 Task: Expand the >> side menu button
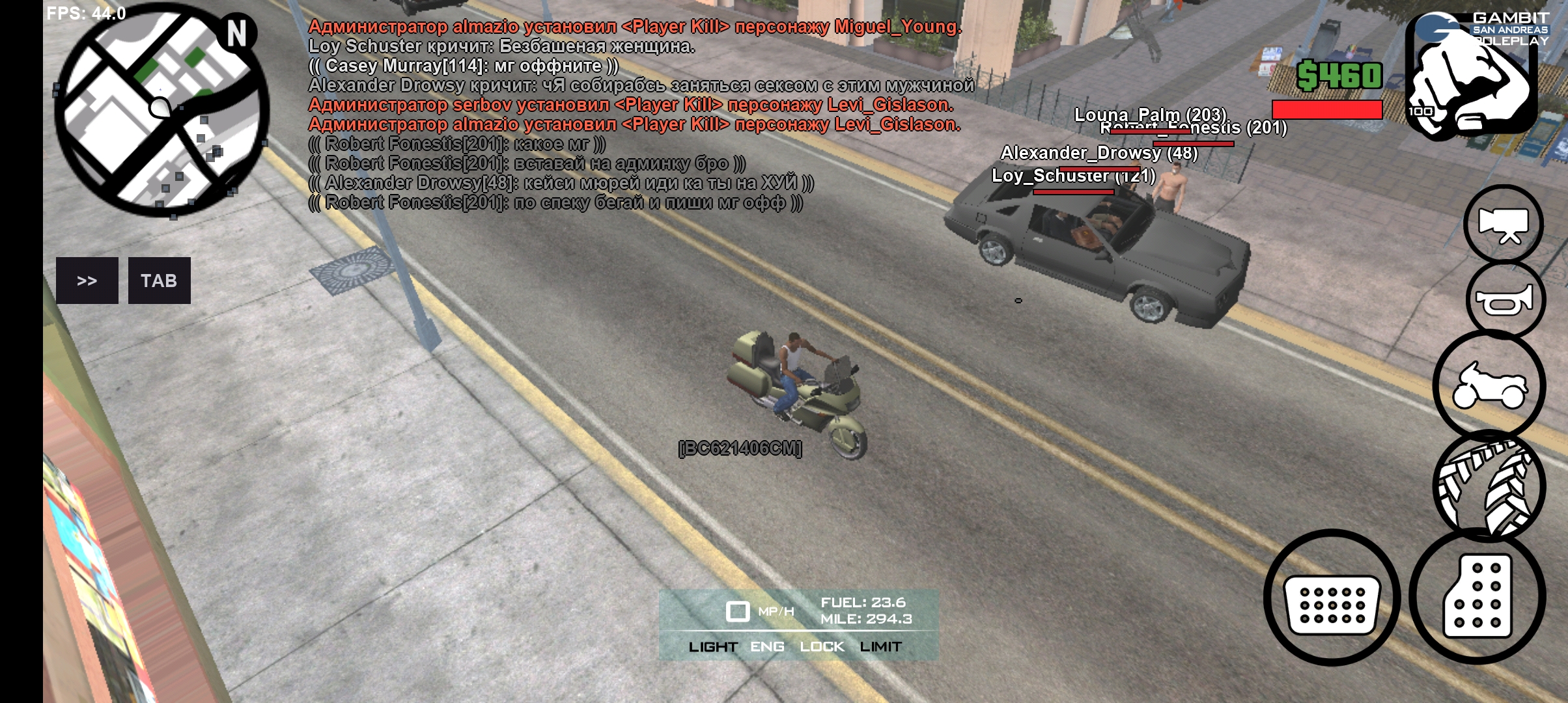coord(87,281)
